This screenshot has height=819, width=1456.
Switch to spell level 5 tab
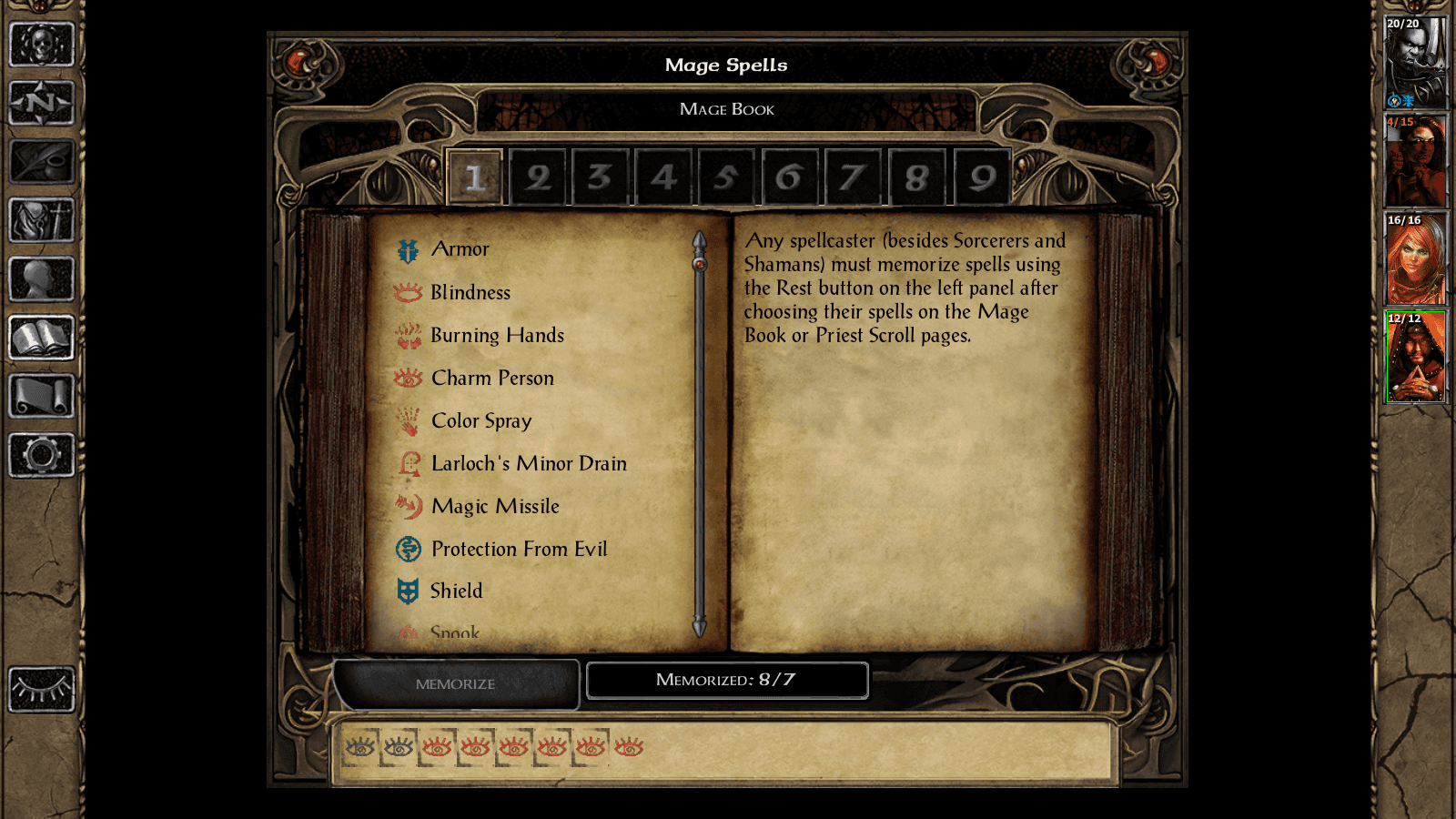tap(726, 177)
